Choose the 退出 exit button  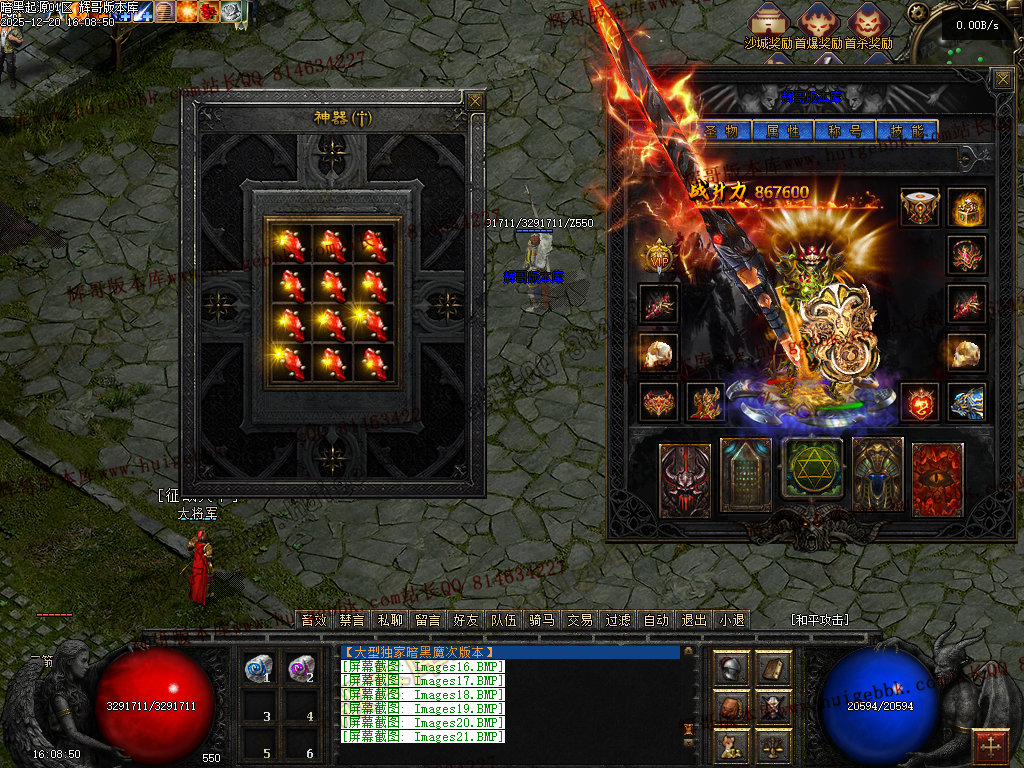694,620
